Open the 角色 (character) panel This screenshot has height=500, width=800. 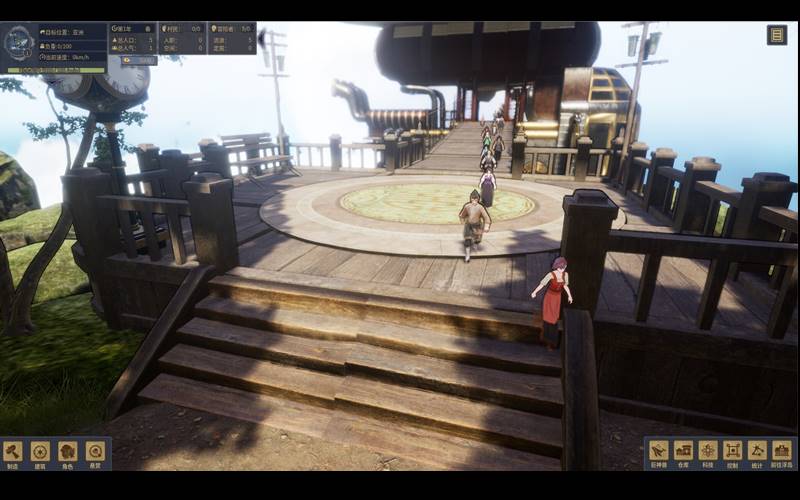click(67, 452)
